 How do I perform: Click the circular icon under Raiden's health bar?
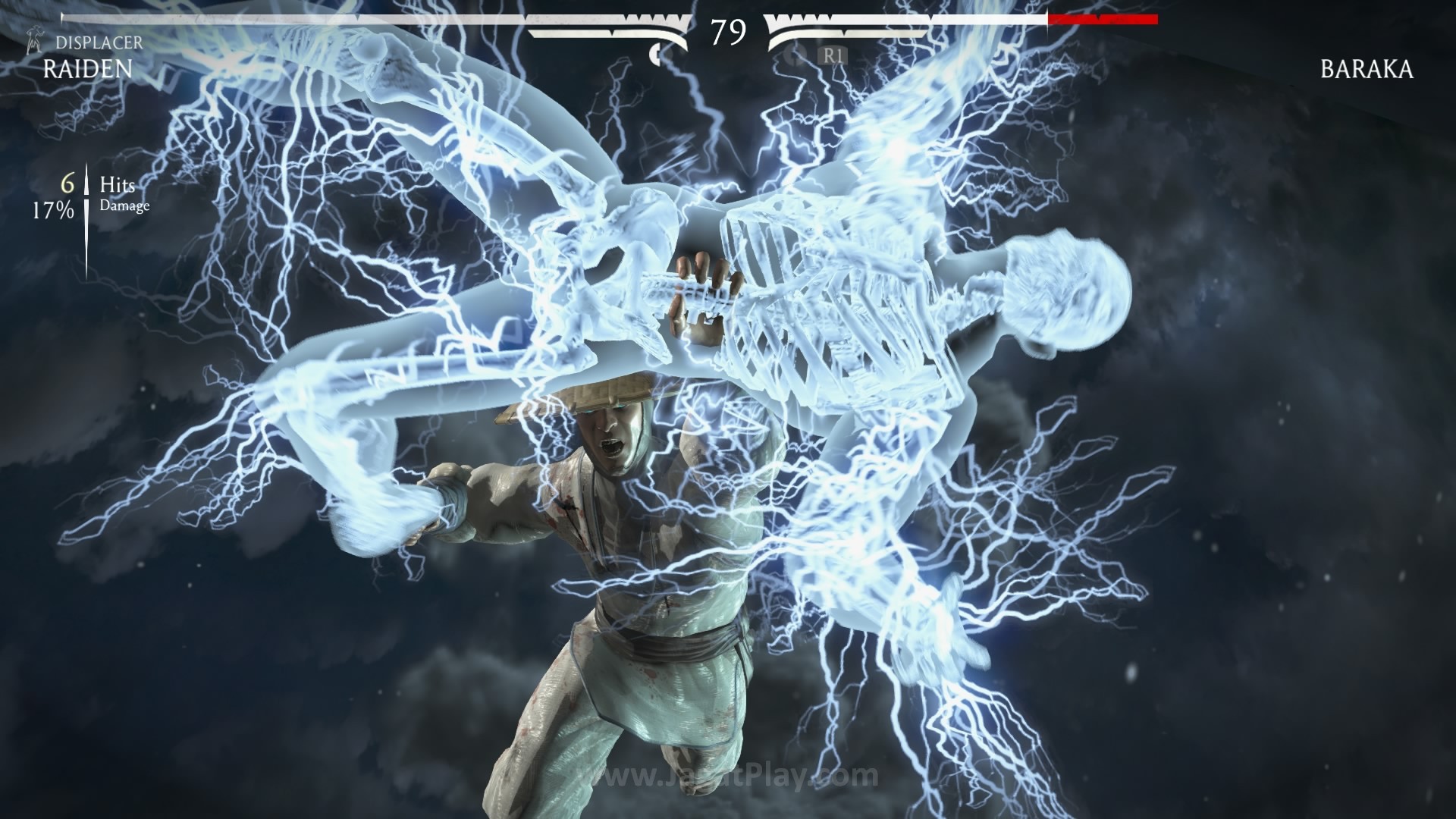(x=657, y=53)
